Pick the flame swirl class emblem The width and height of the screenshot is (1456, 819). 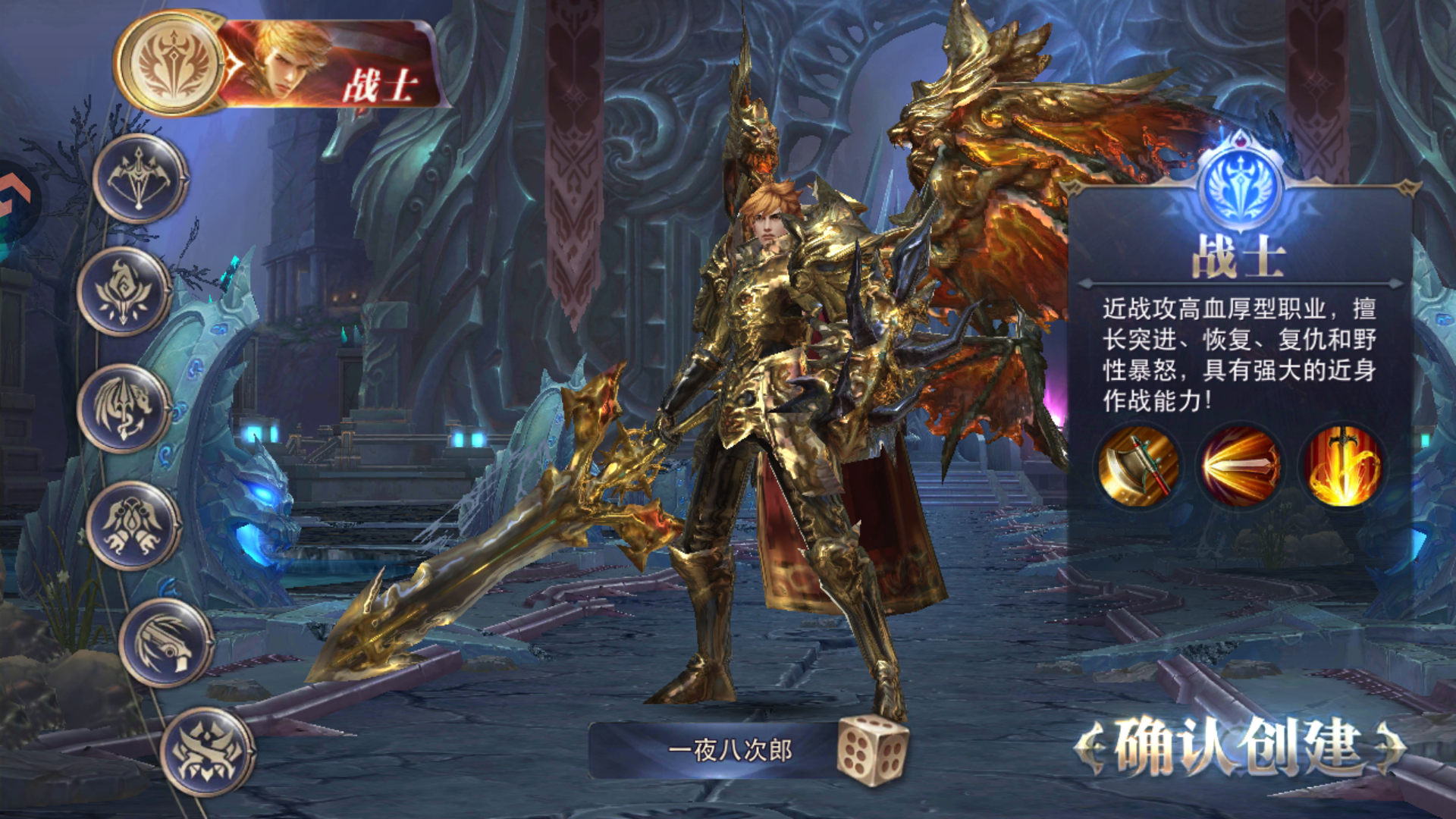[124, 292]
